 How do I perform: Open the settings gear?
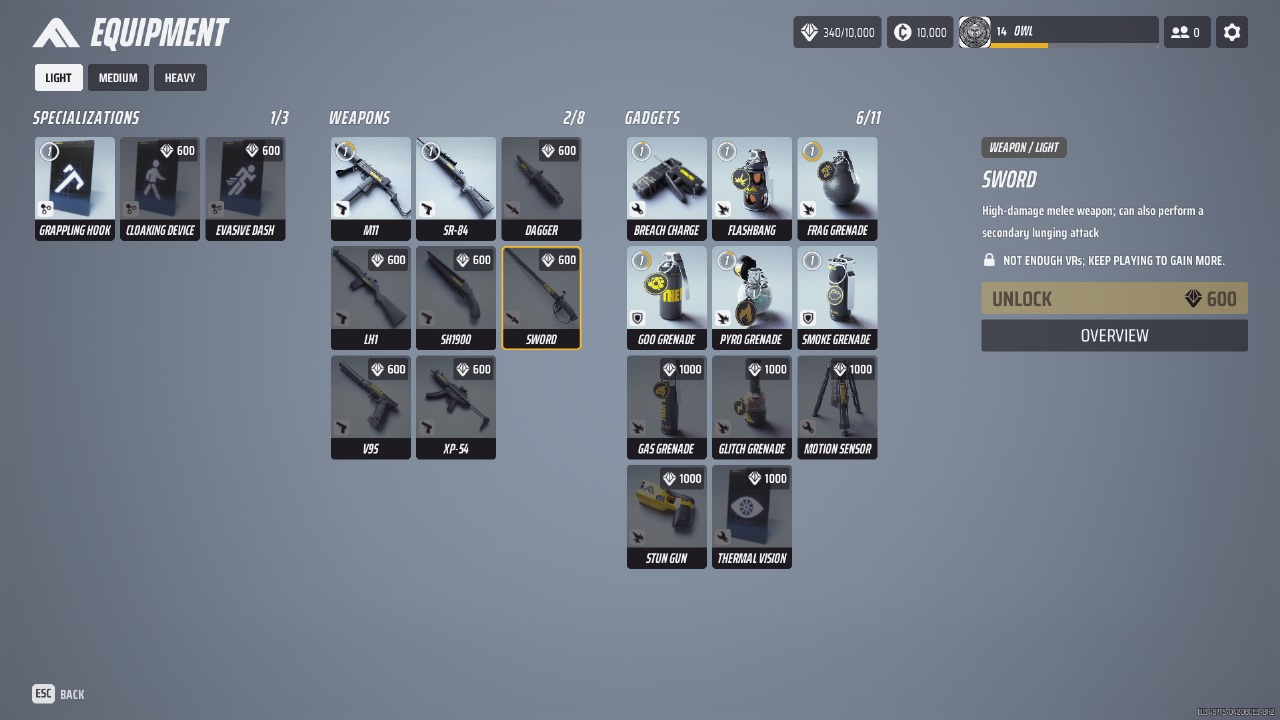(1232, 32)
